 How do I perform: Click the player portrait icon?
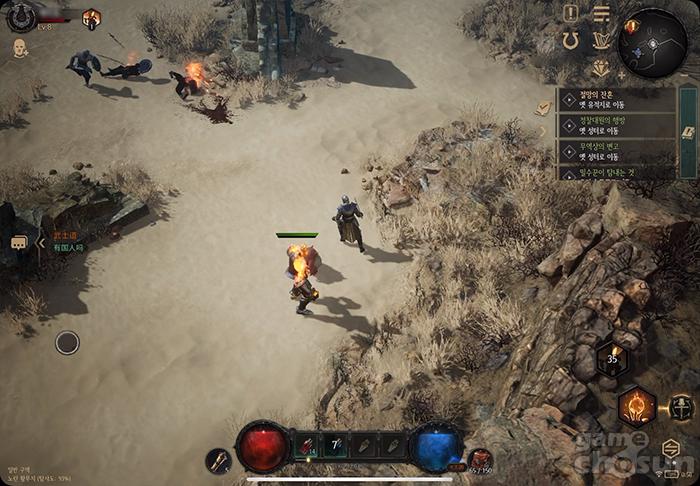pyautogui.click(x=21, y=17)
